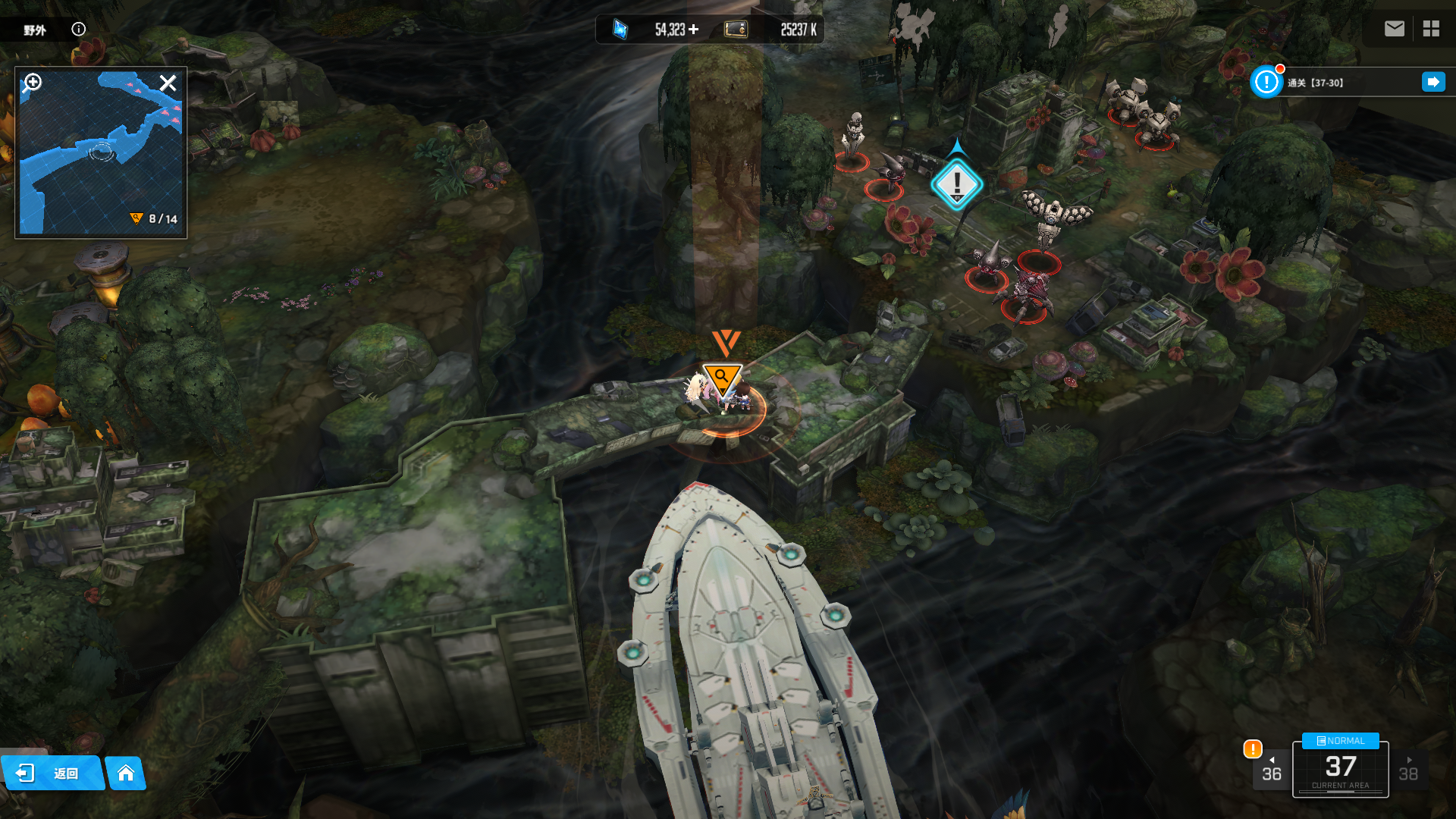1456x819 pixels.
Task: Click the orange alert badge near area 36
Action: pos(1252,749)
